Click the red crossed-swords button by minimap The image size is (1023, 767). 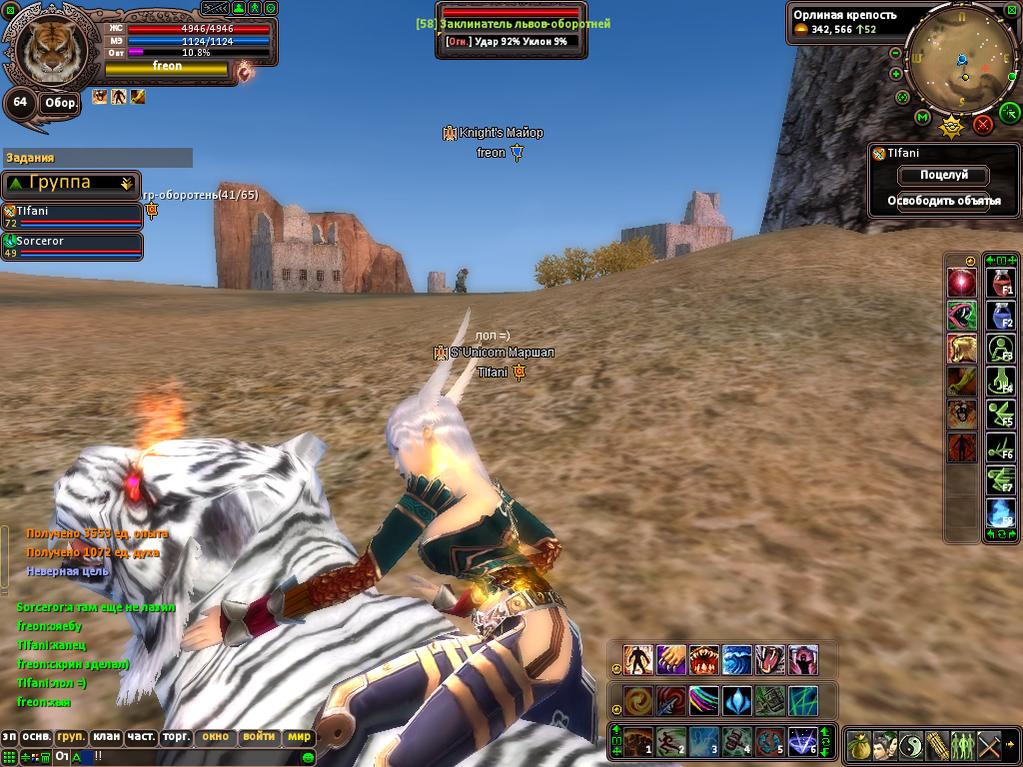pos(982,124)
